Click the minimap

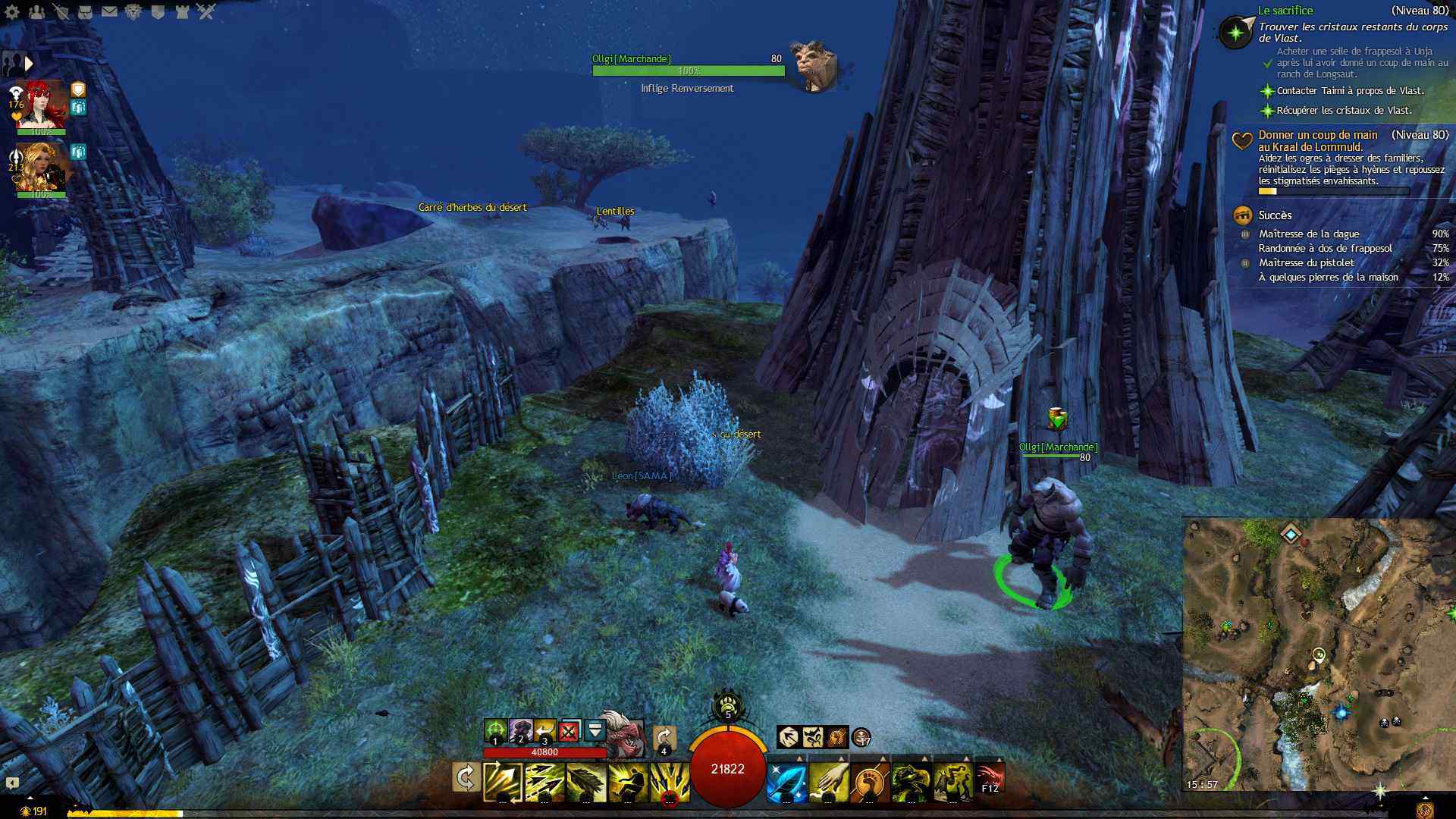click(1318, 654)
